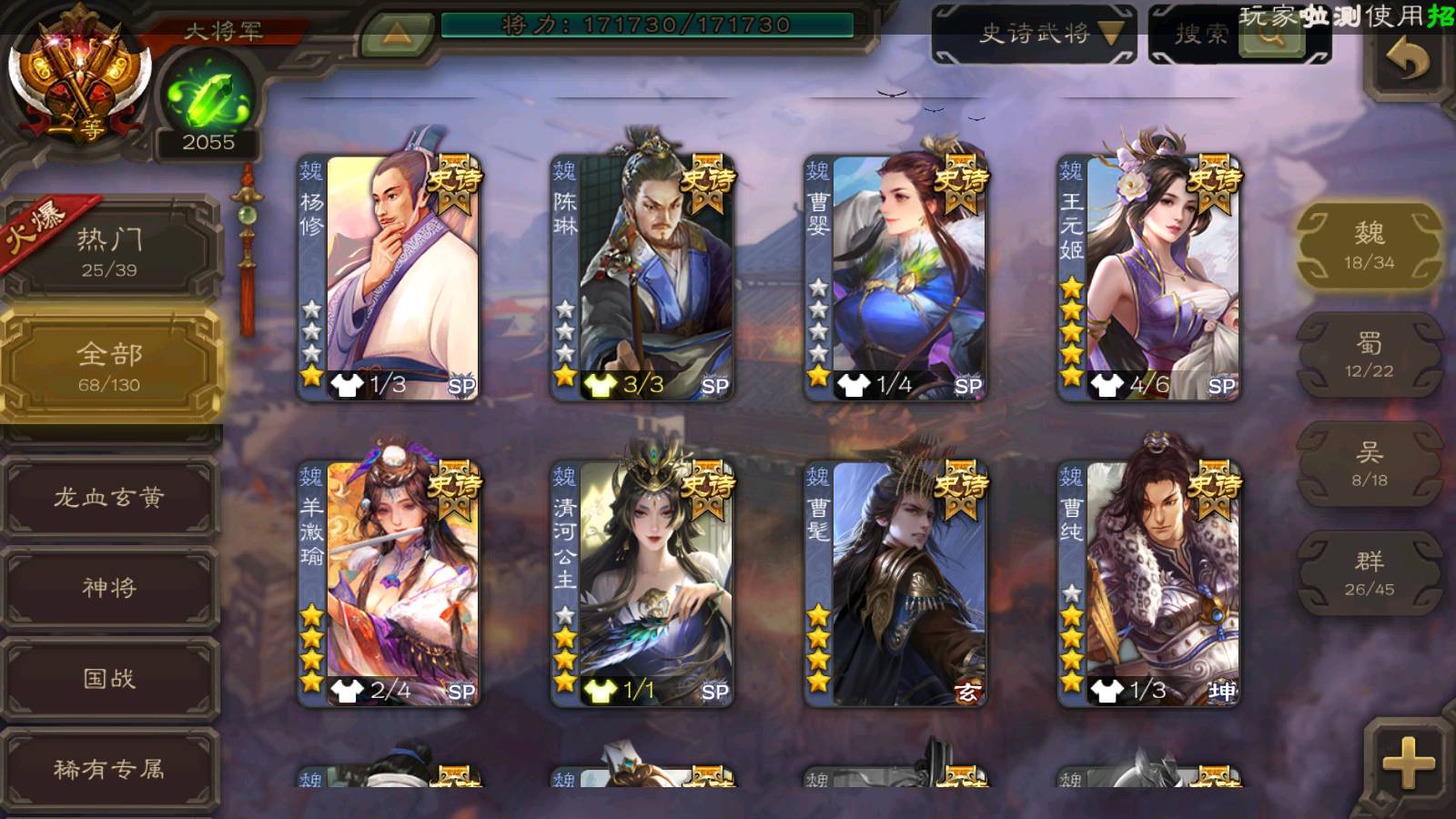Choose the 稀有专属 rare exclusive tab
The image size is (1456, 819).
[109, 769]
